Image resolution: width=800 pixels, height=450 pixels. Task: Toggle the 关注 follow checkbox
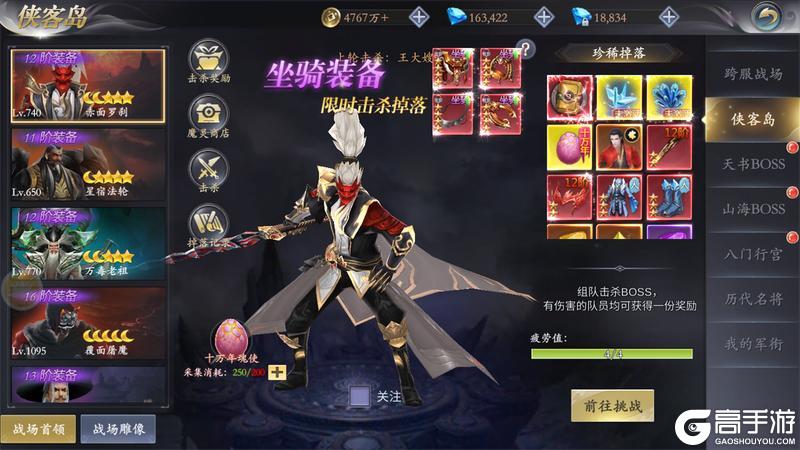pos(360,397)
